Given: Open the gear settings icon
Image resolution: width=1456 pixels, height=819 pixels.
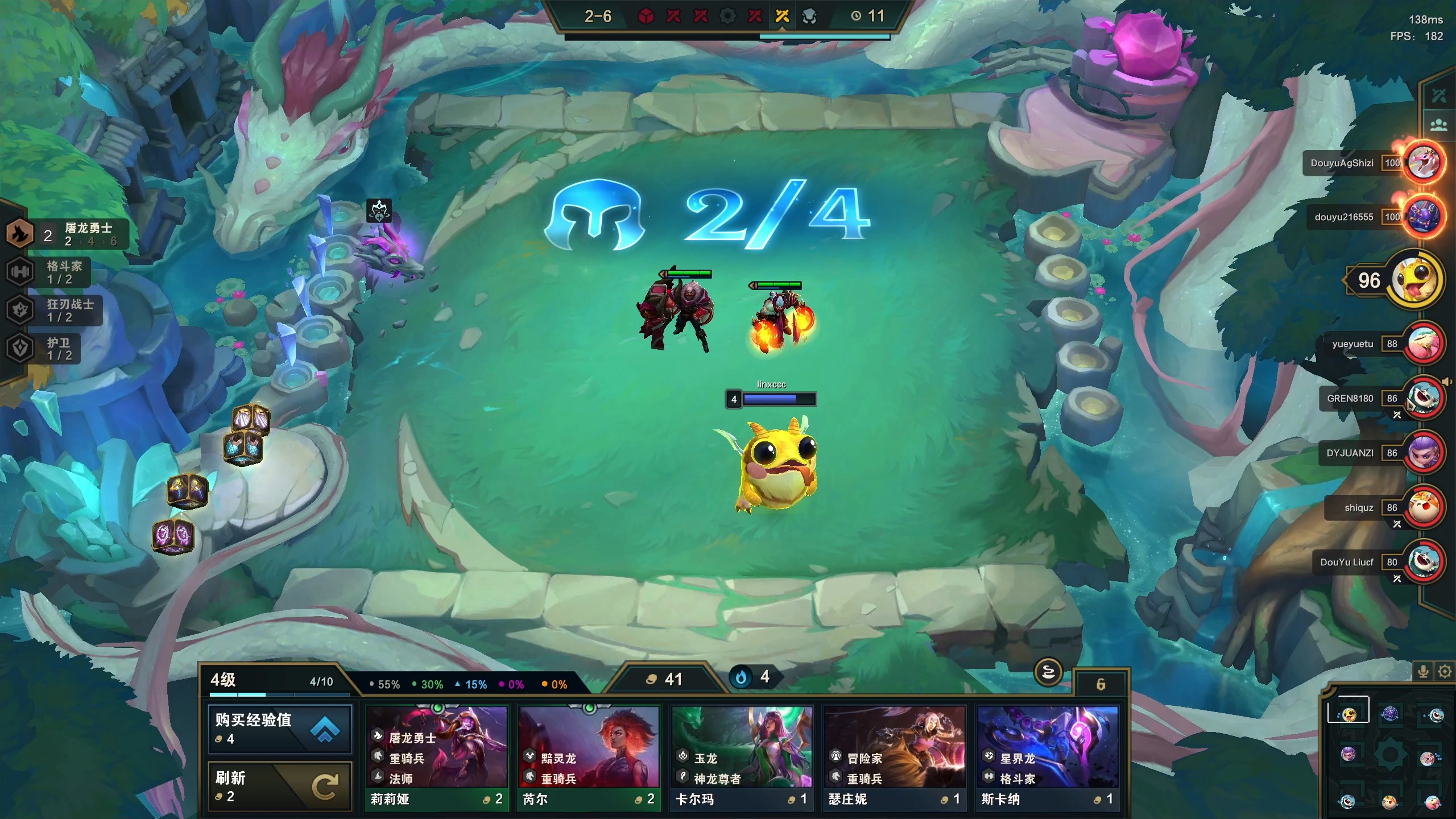Looking at the screenshot, I should click(x=1445, y=672).
